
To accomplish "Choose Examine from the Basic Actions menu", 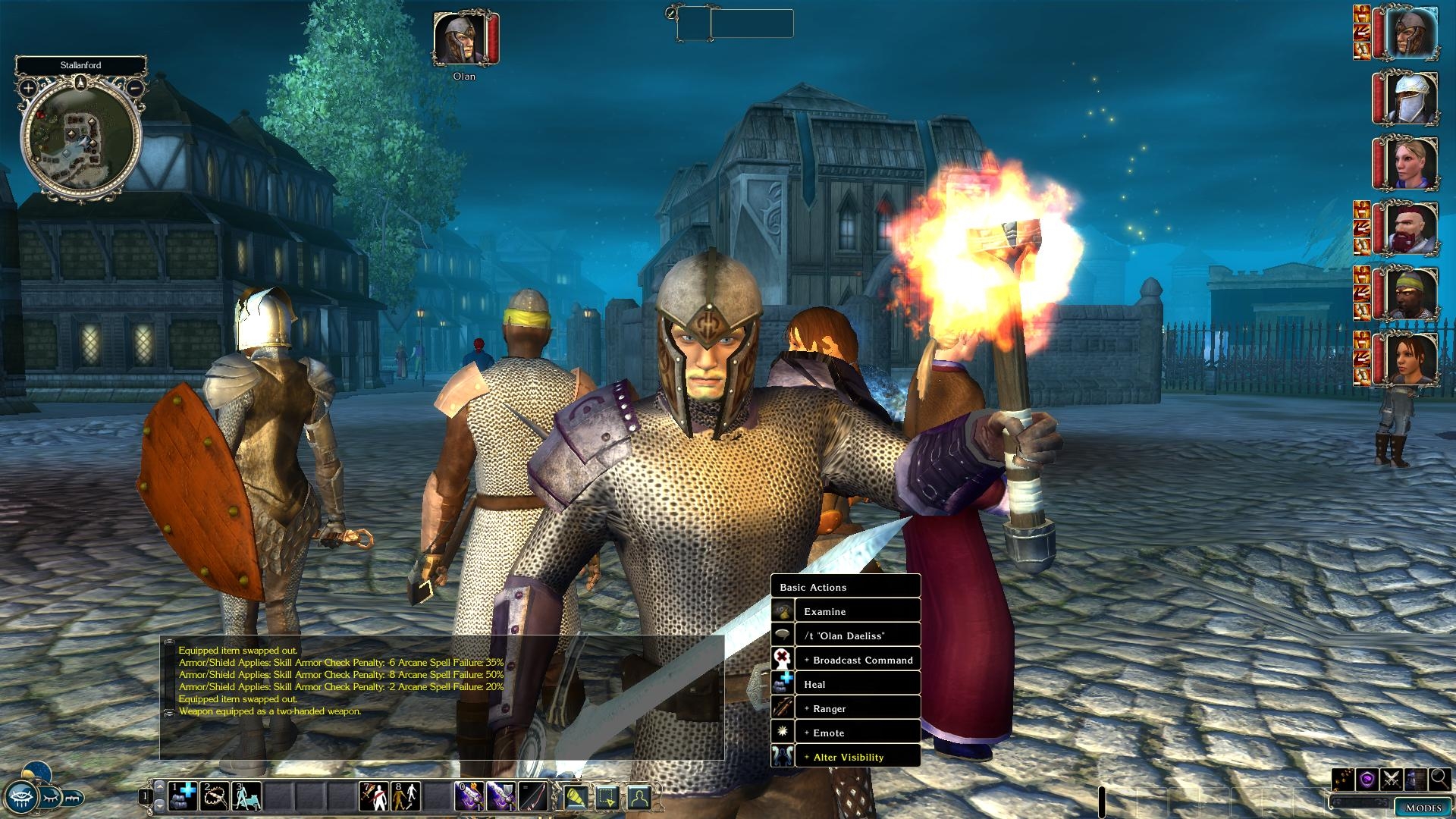I will [x=846, y=611].
